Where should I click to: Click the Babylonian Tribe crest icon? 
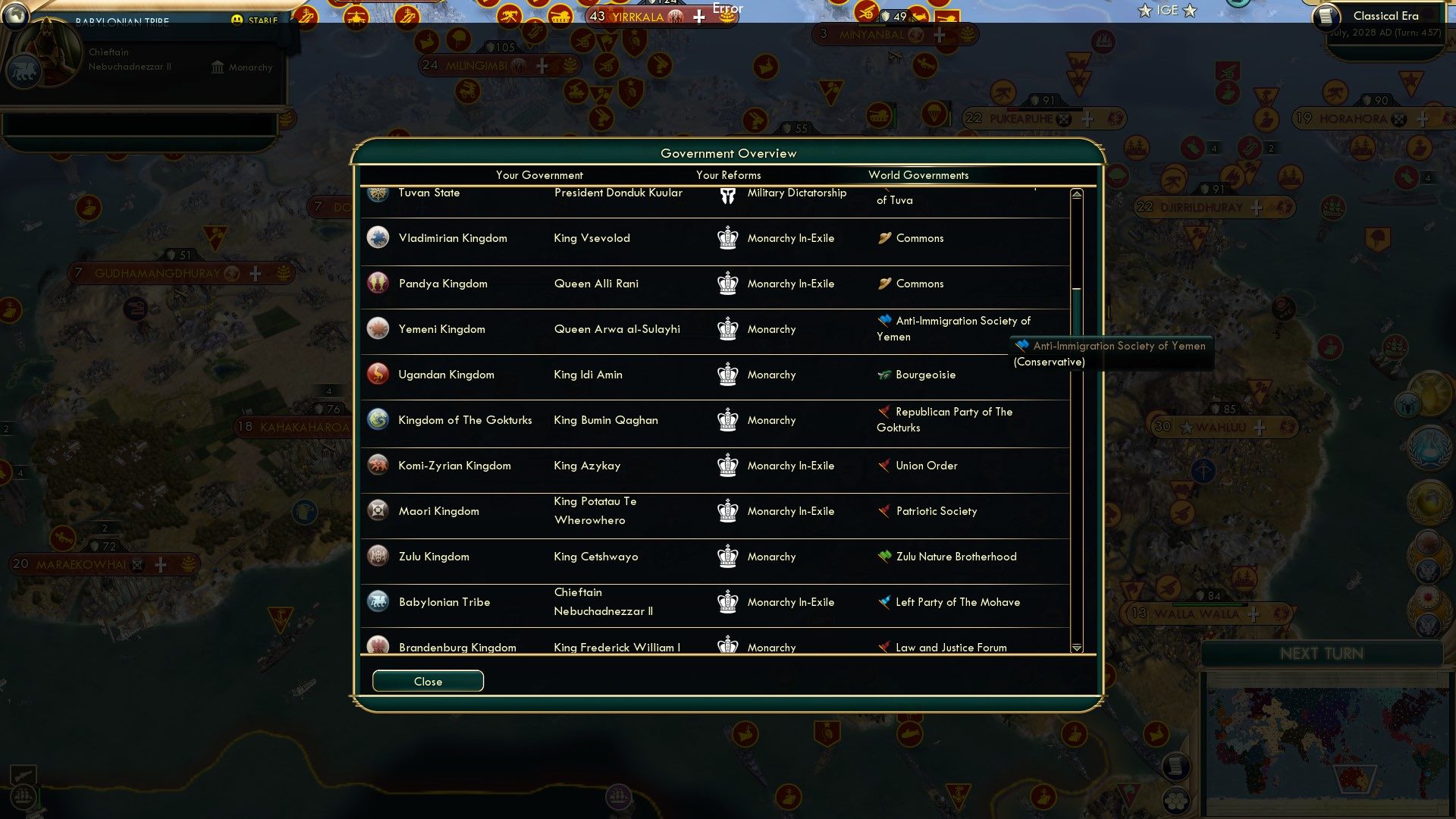coord(377,601)
